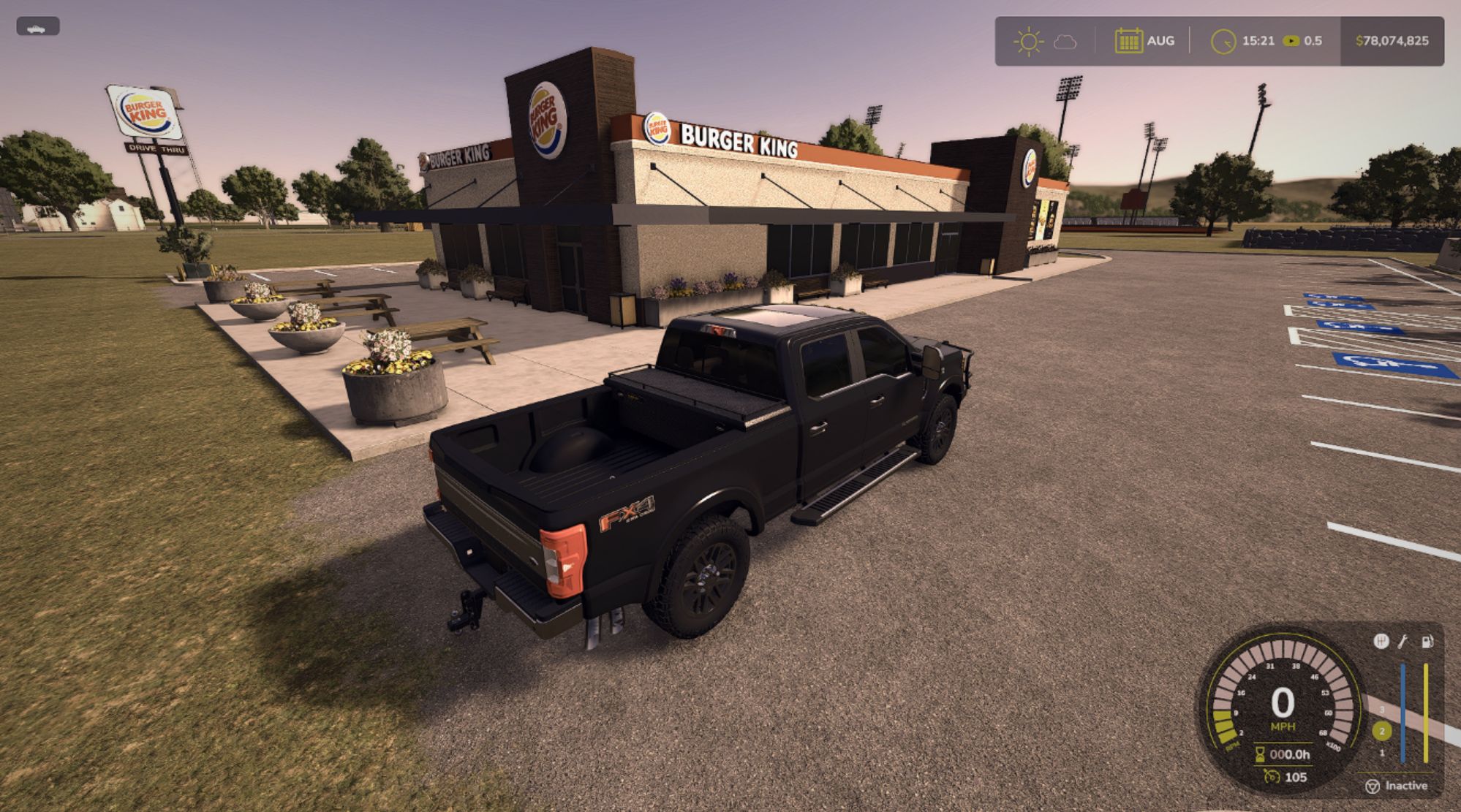1461x812 pixels.
Task: Toggle the time speed play button
Action: coord(1291,41)
